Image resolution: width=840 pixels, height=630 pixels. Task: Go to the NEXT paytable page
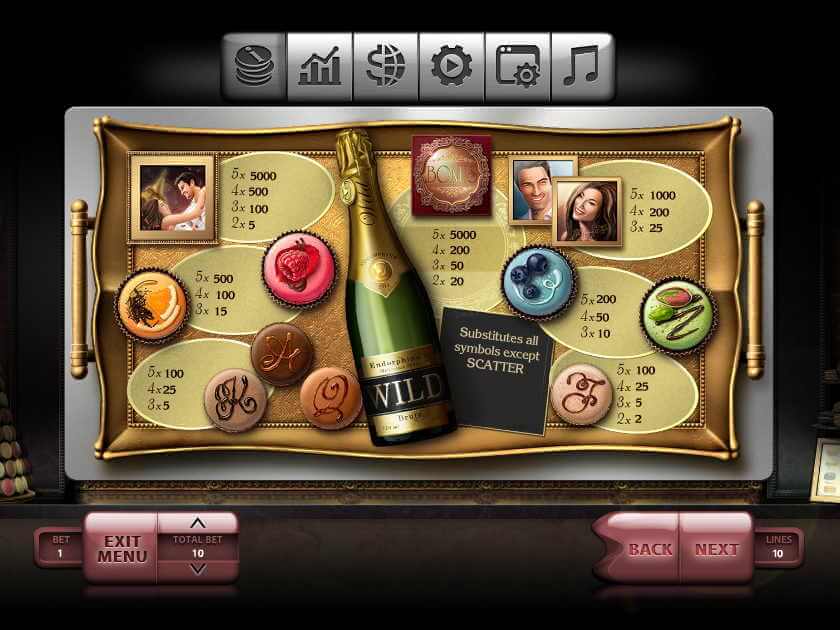(716, 549)
